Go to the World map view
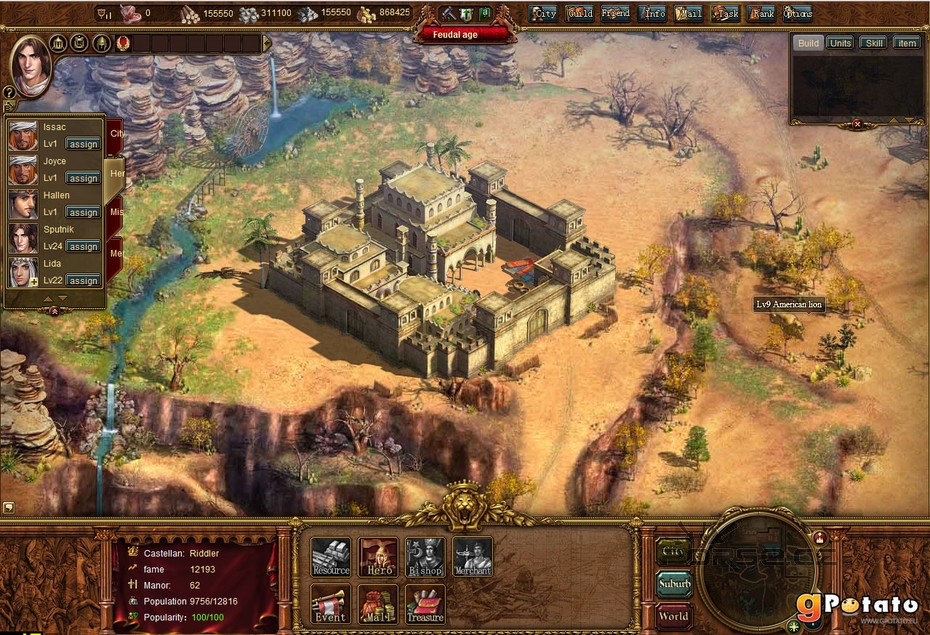 click(x=674, y=615)
